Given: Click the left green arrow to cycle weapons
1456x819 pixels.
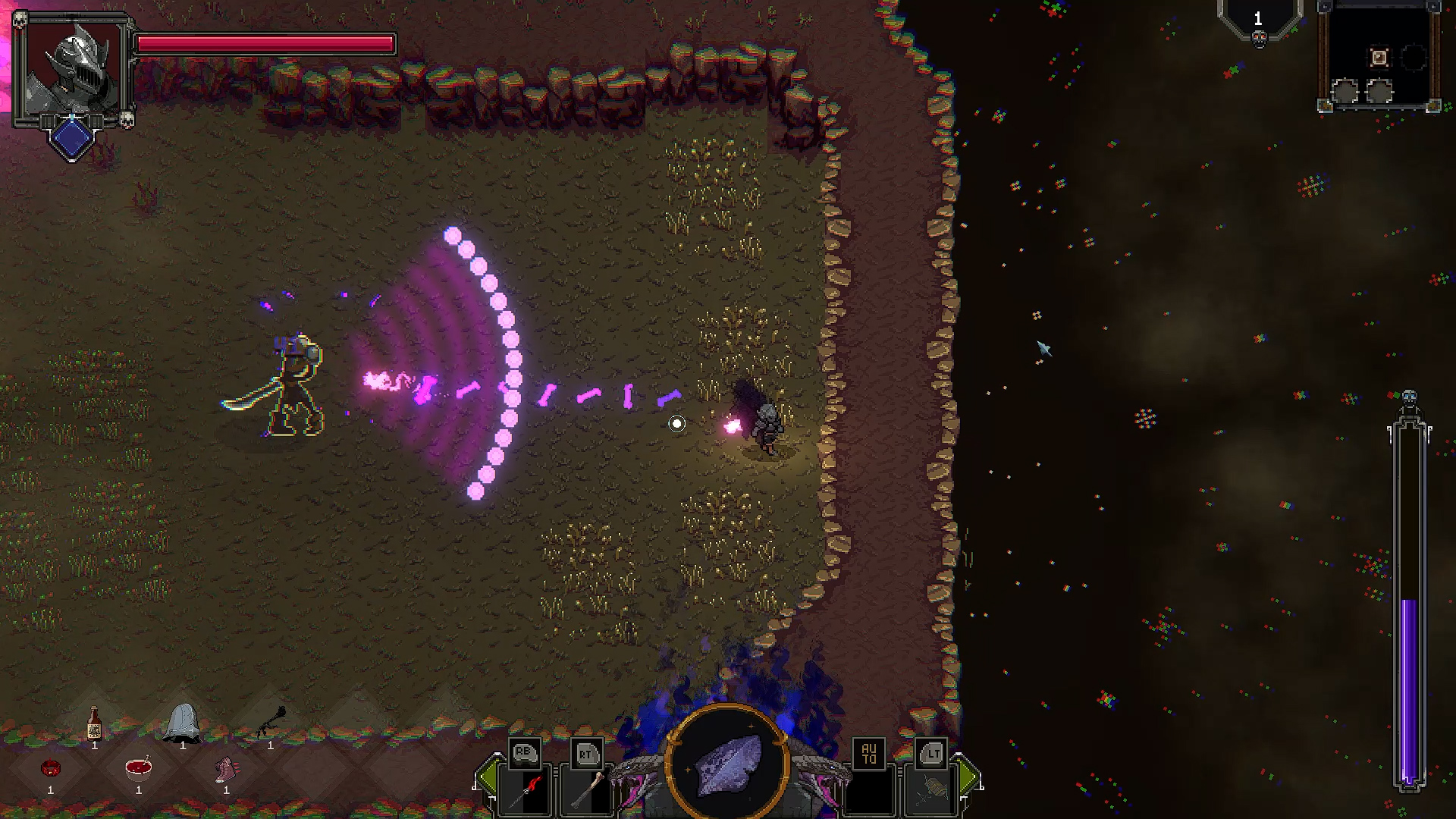Looking at the screenshot, I should point(488,777).
